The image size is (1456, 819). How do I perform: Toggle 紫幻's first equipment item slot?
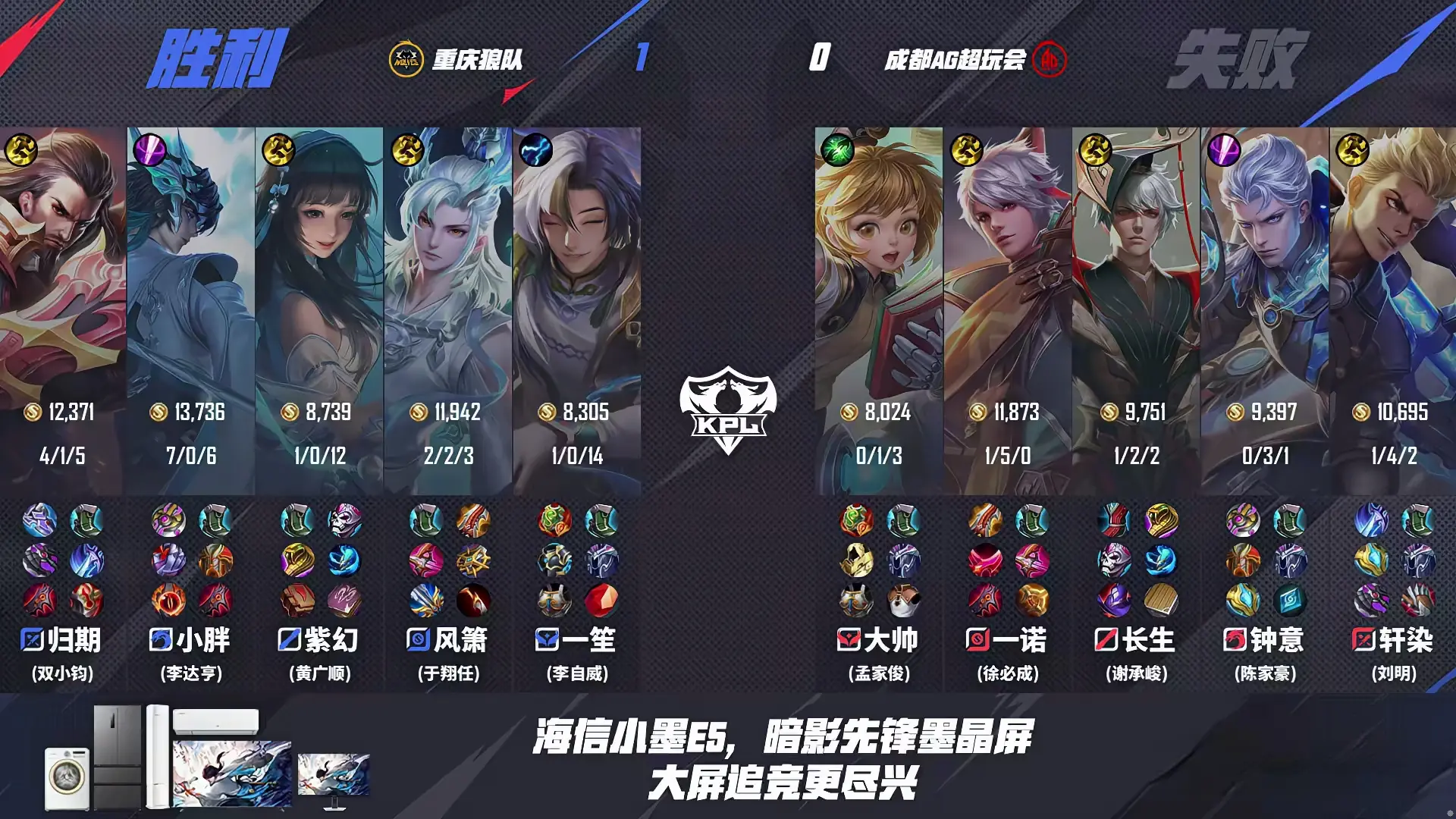(296, 521)
